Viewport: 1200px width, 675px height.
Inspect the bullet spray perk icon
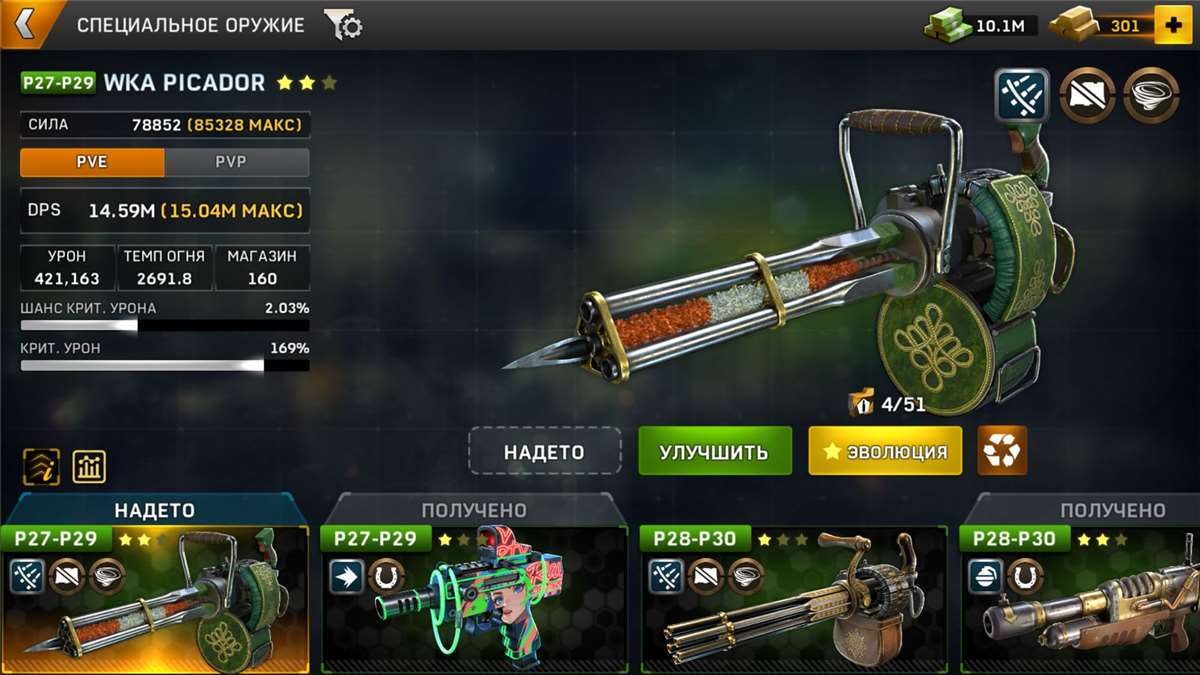click(x=1022, y=95)
